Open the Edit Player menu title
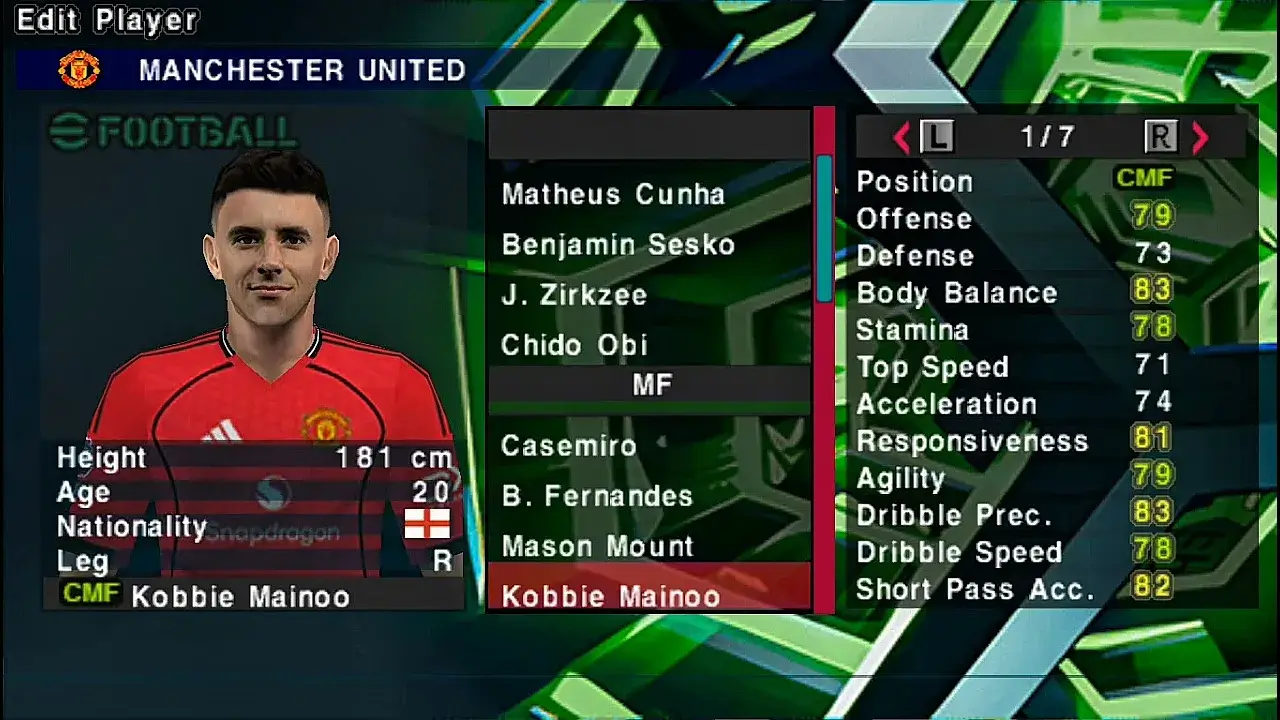The image size is (1280, 720). (x=103, y=19)
